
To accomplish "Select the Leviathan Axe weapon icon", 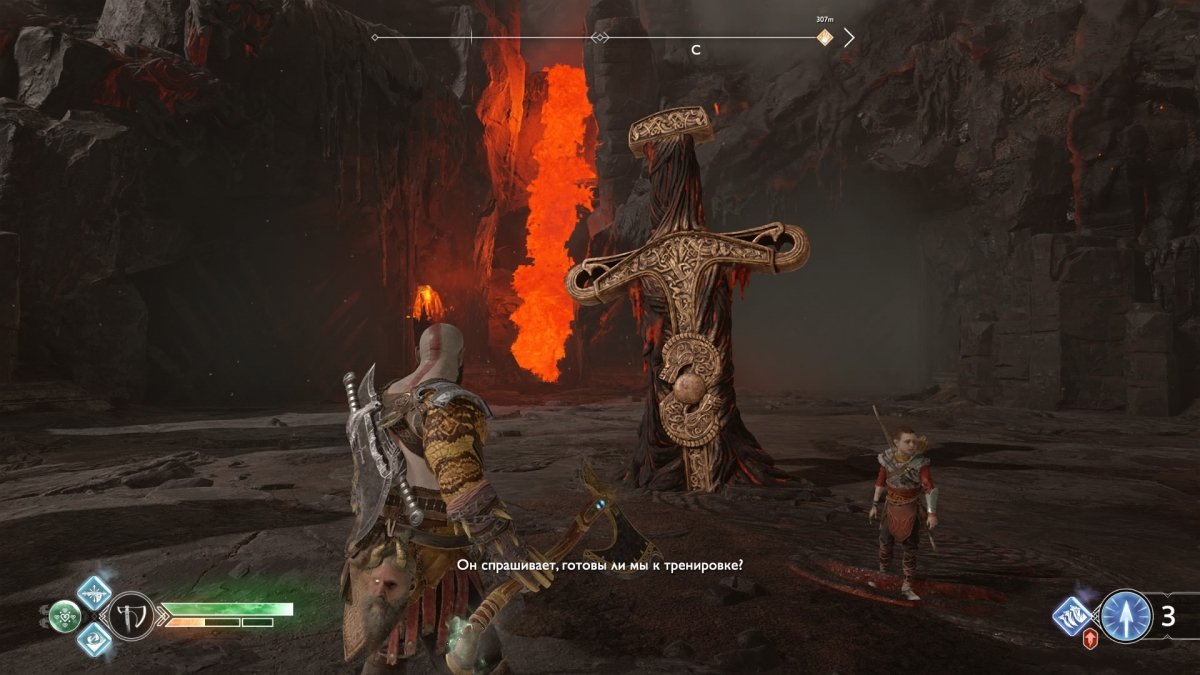I will (x=130, y=614).
